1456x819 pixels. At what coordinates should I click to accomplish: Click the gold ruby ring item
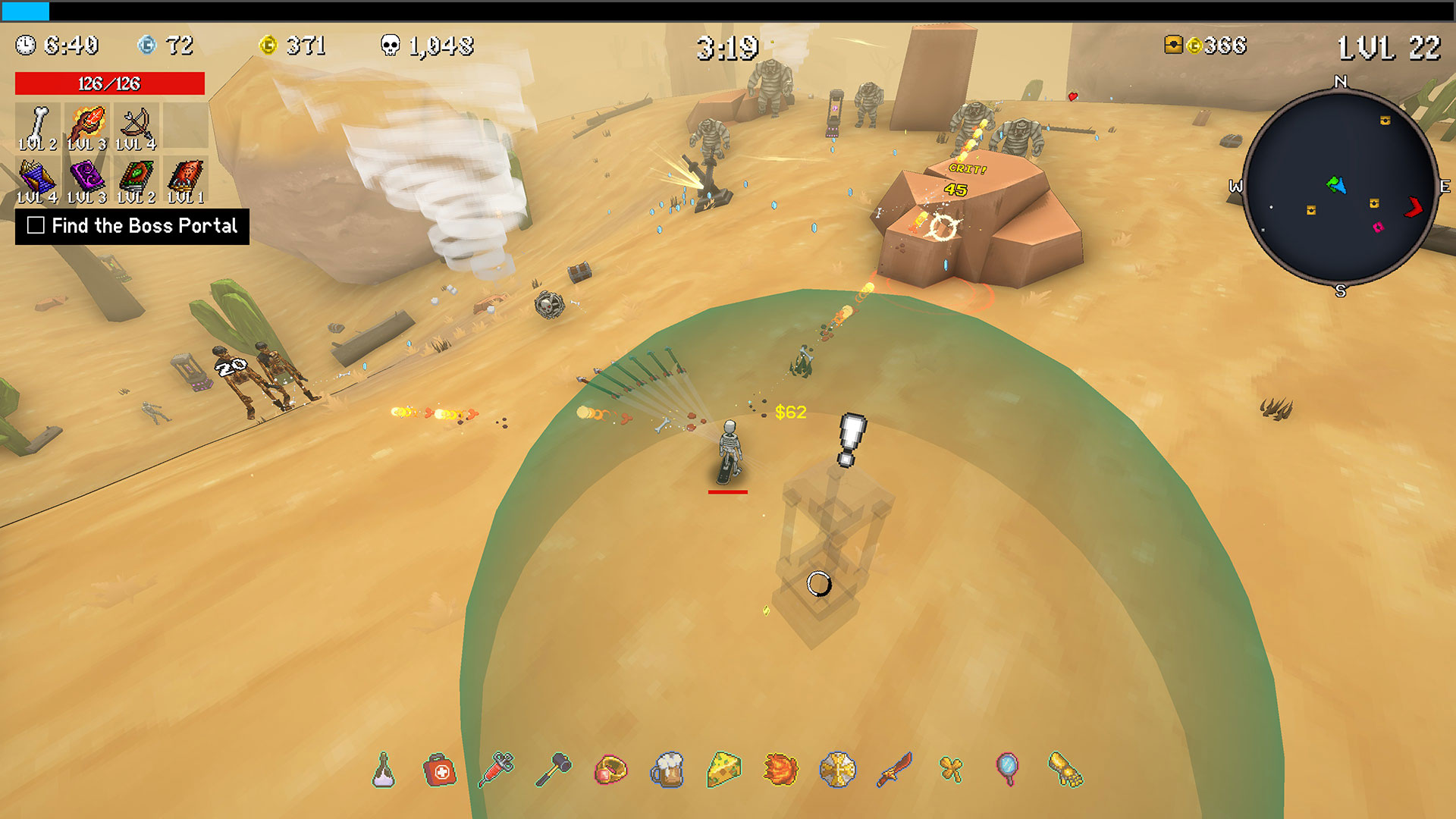pos(610,770)
